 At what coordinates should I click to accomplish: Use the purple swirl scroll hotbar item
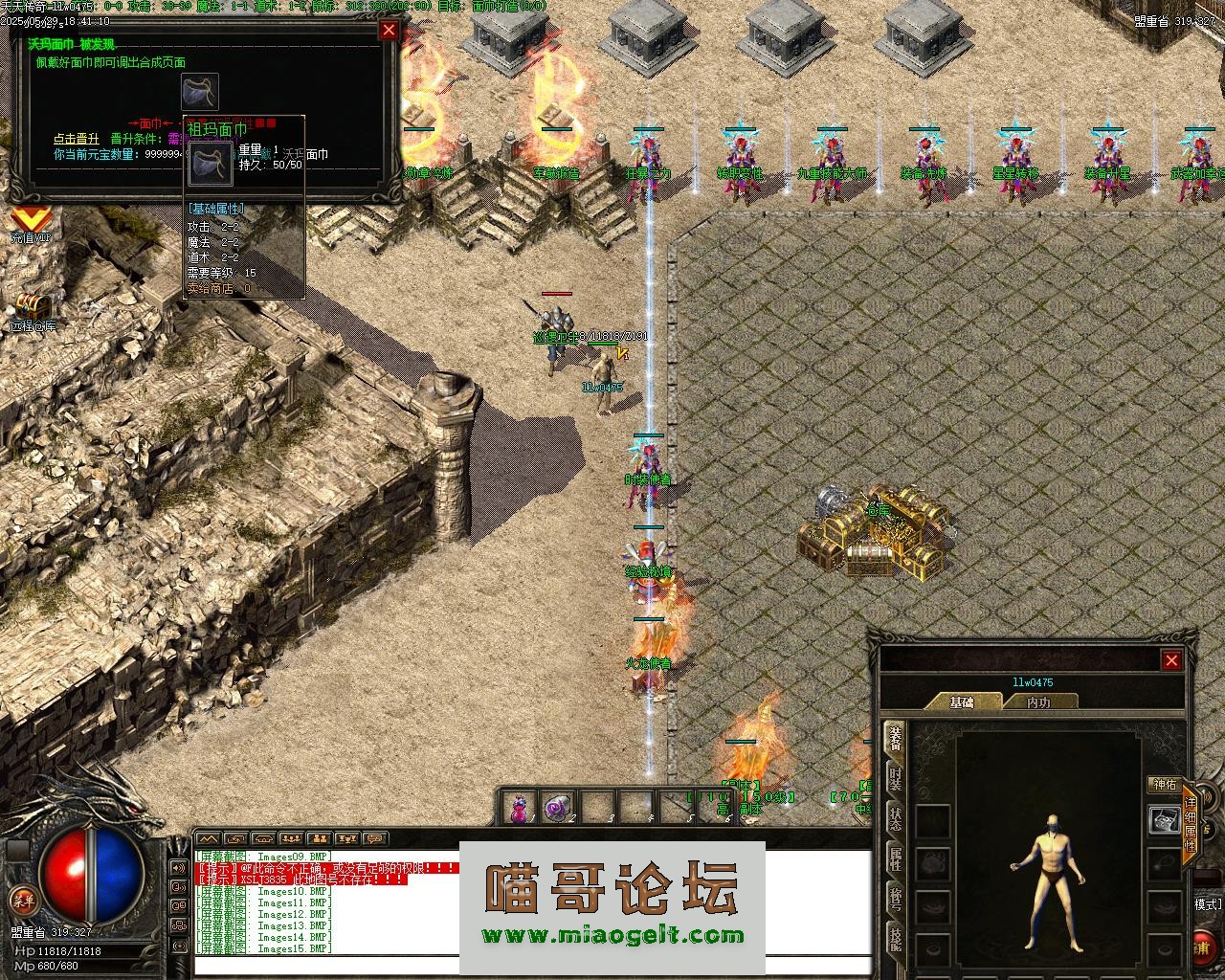pos(557,808)
